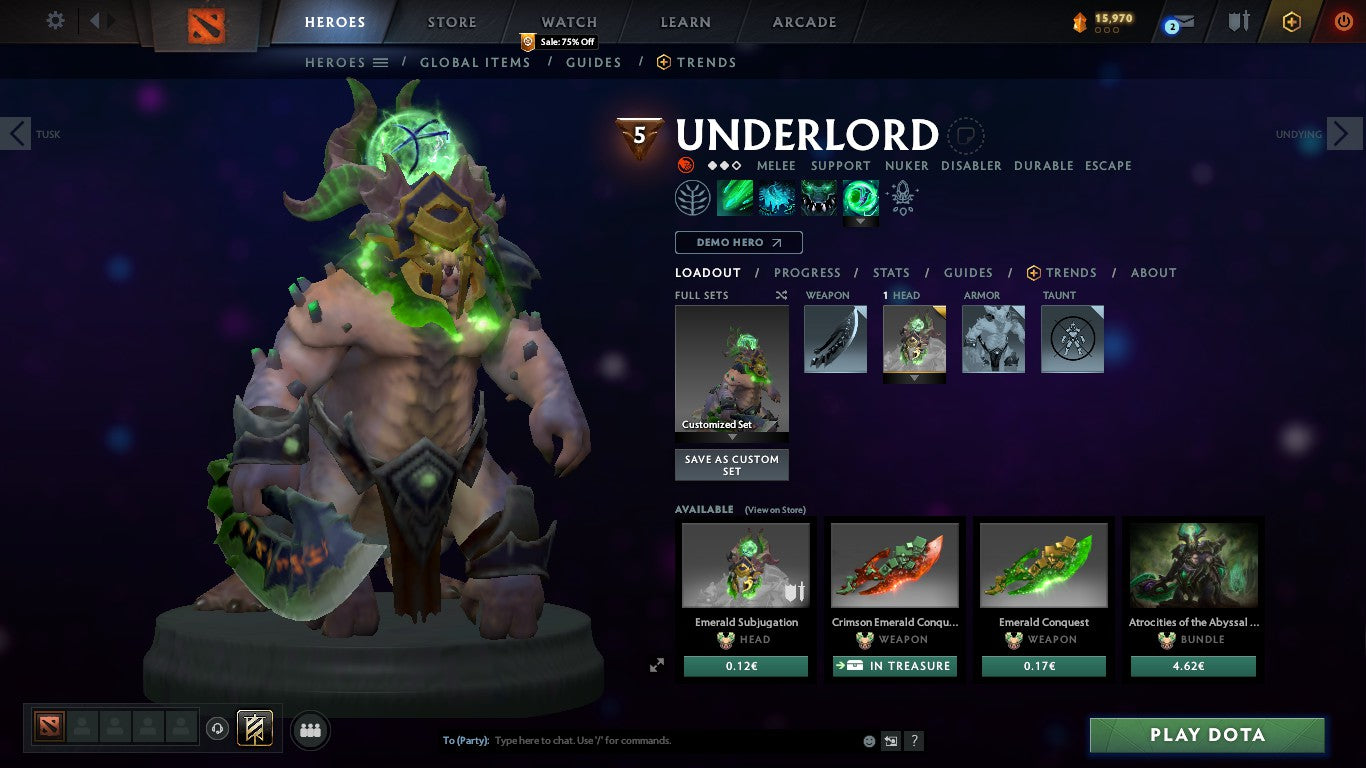This screenshot has height=768, width=1366.
Task: Click the SAVE AS CUSTOM SET button
Action: point(732,464)
